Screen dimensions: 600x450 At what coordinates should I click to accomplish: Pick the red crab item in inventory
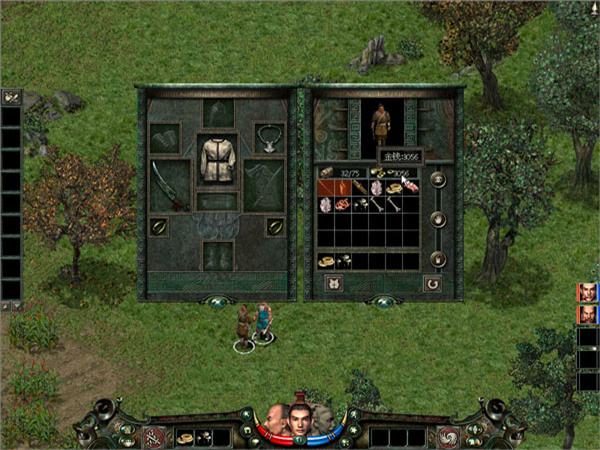[343, 204]
